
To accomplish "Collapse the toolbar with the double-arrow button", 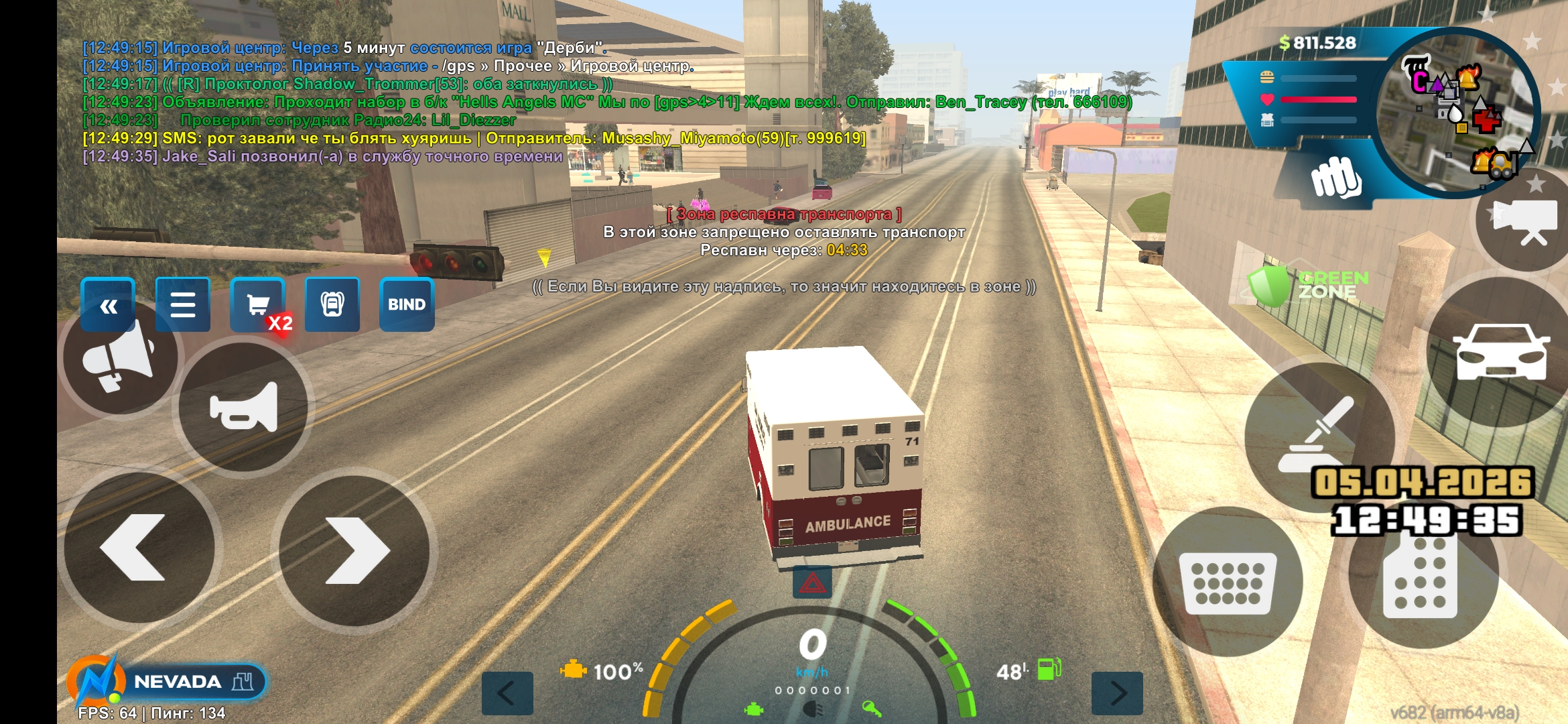I will (108, 306).
